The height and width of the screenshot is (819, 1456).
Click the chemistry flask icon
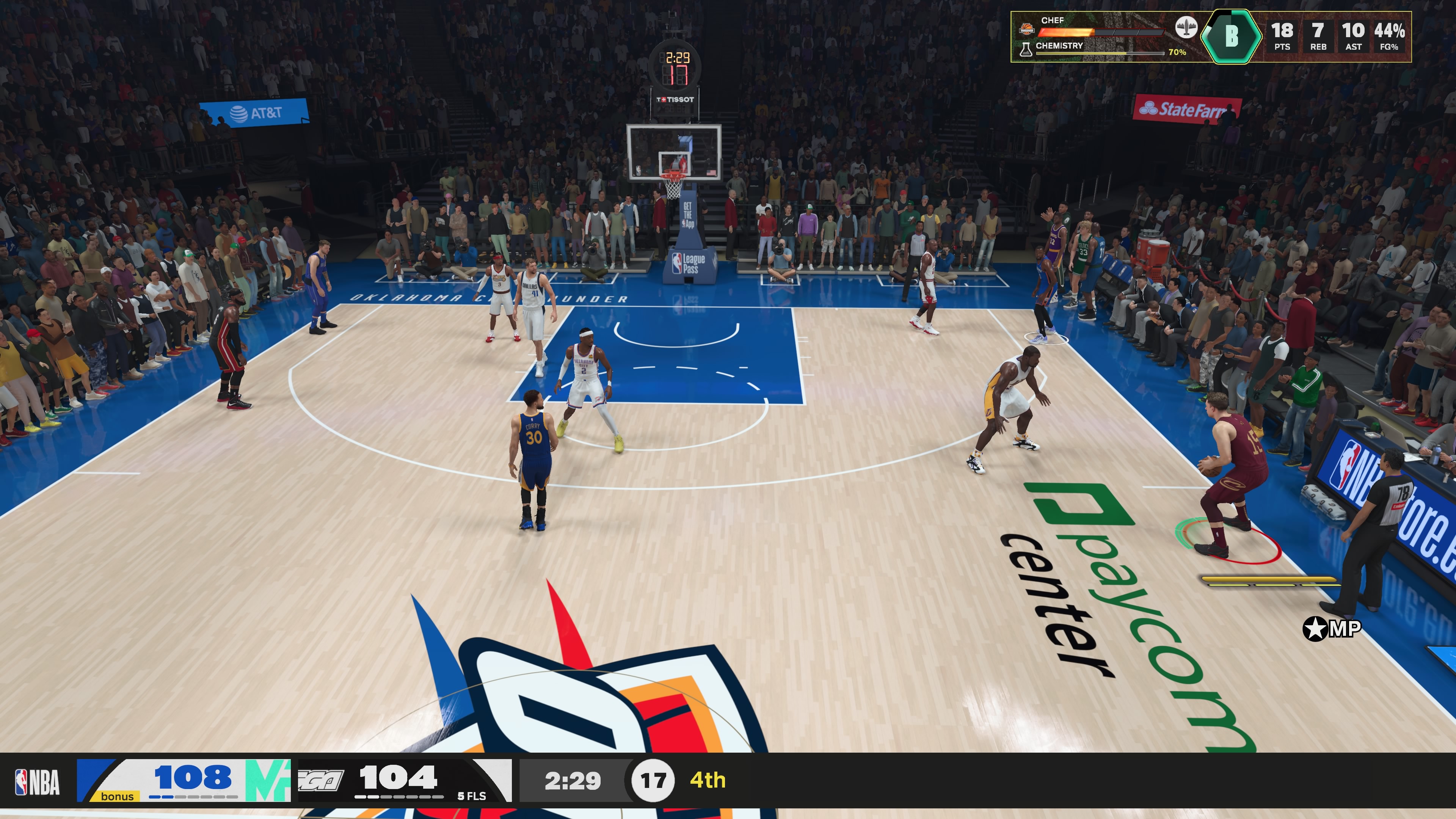(1026, 50)
